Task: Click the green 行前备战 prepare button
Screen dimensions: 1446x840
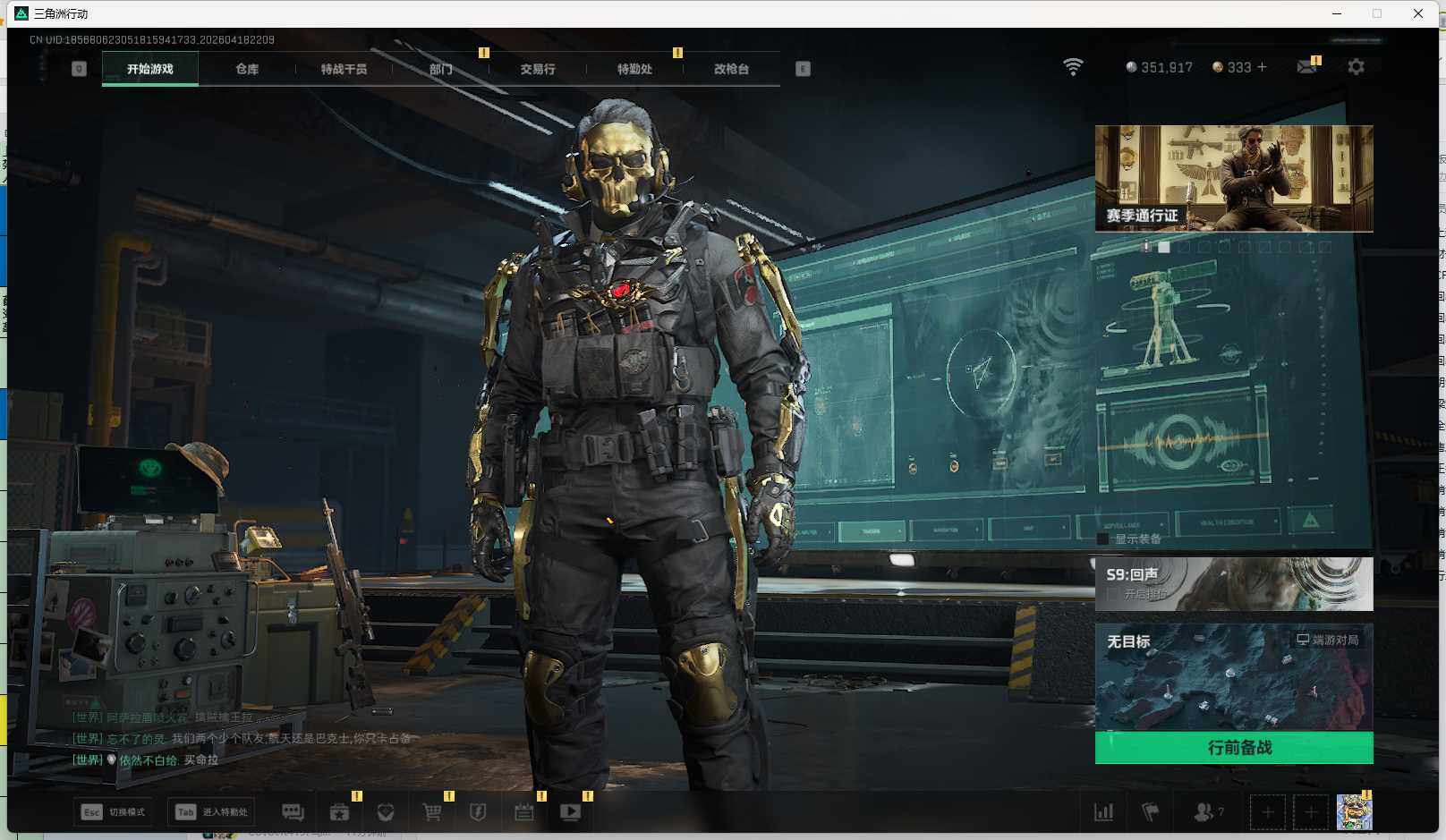Action: (1233, 748)
